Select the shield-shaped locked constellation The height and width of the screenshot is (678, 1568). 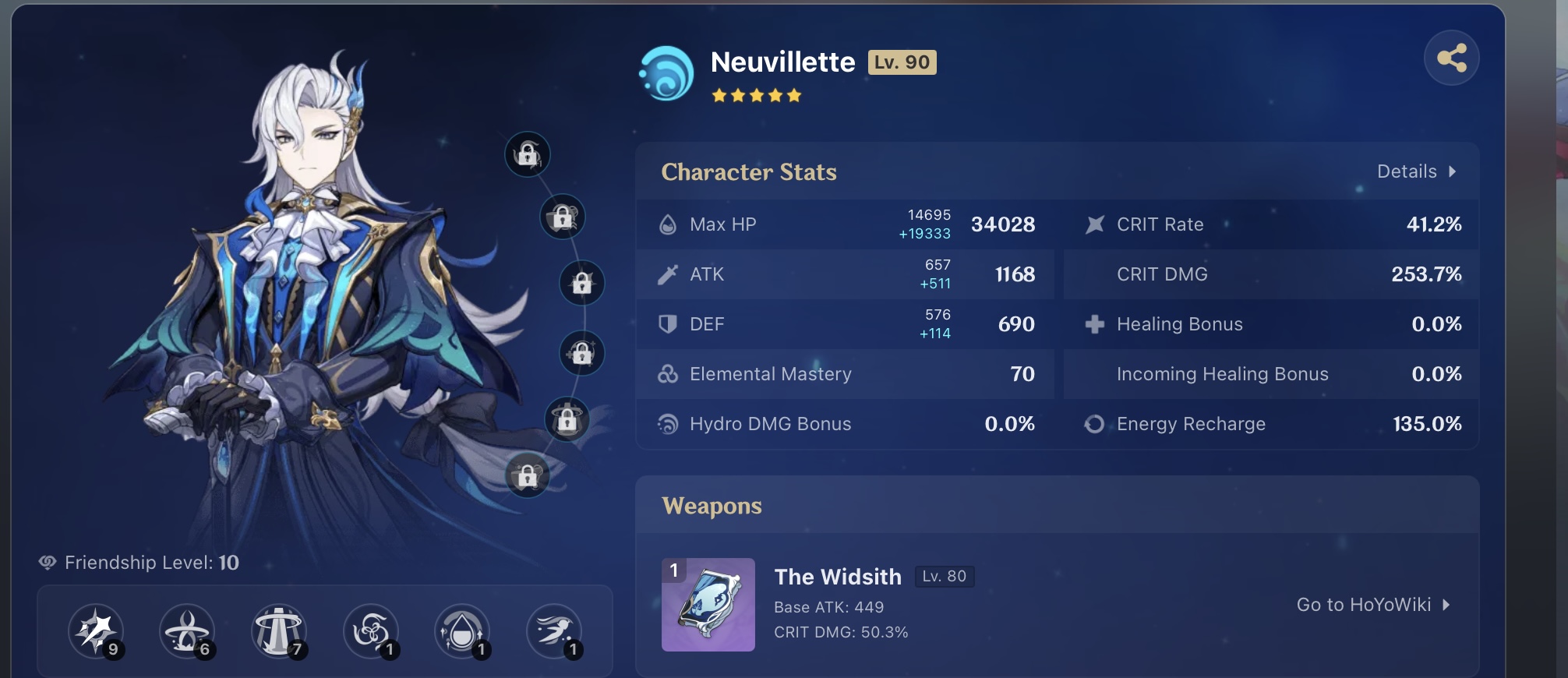563,218
